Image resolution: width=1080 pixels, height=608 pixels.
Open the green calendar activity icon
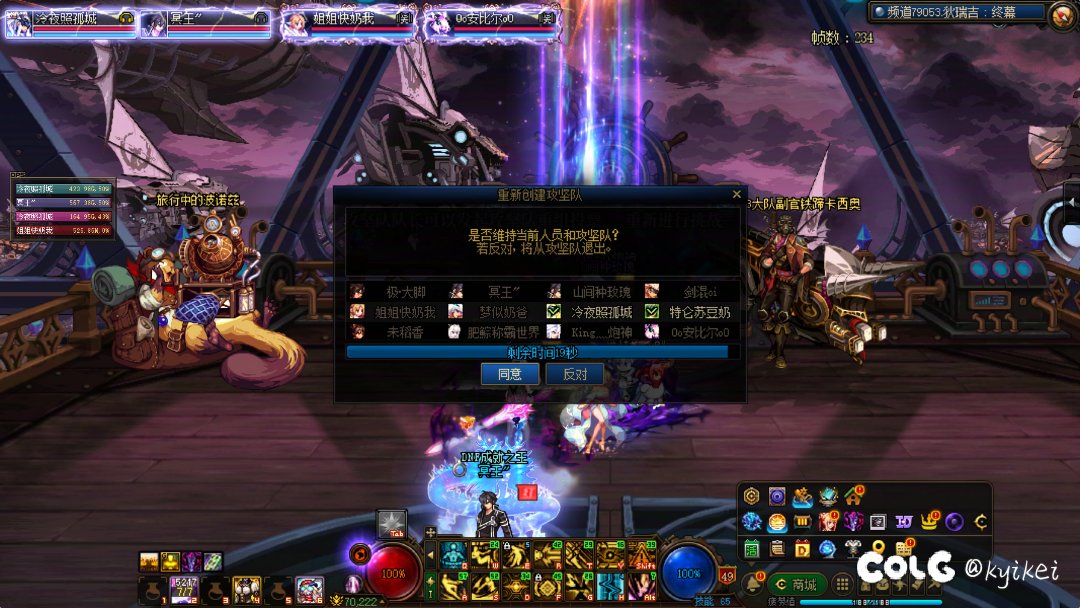coord(752,548)
